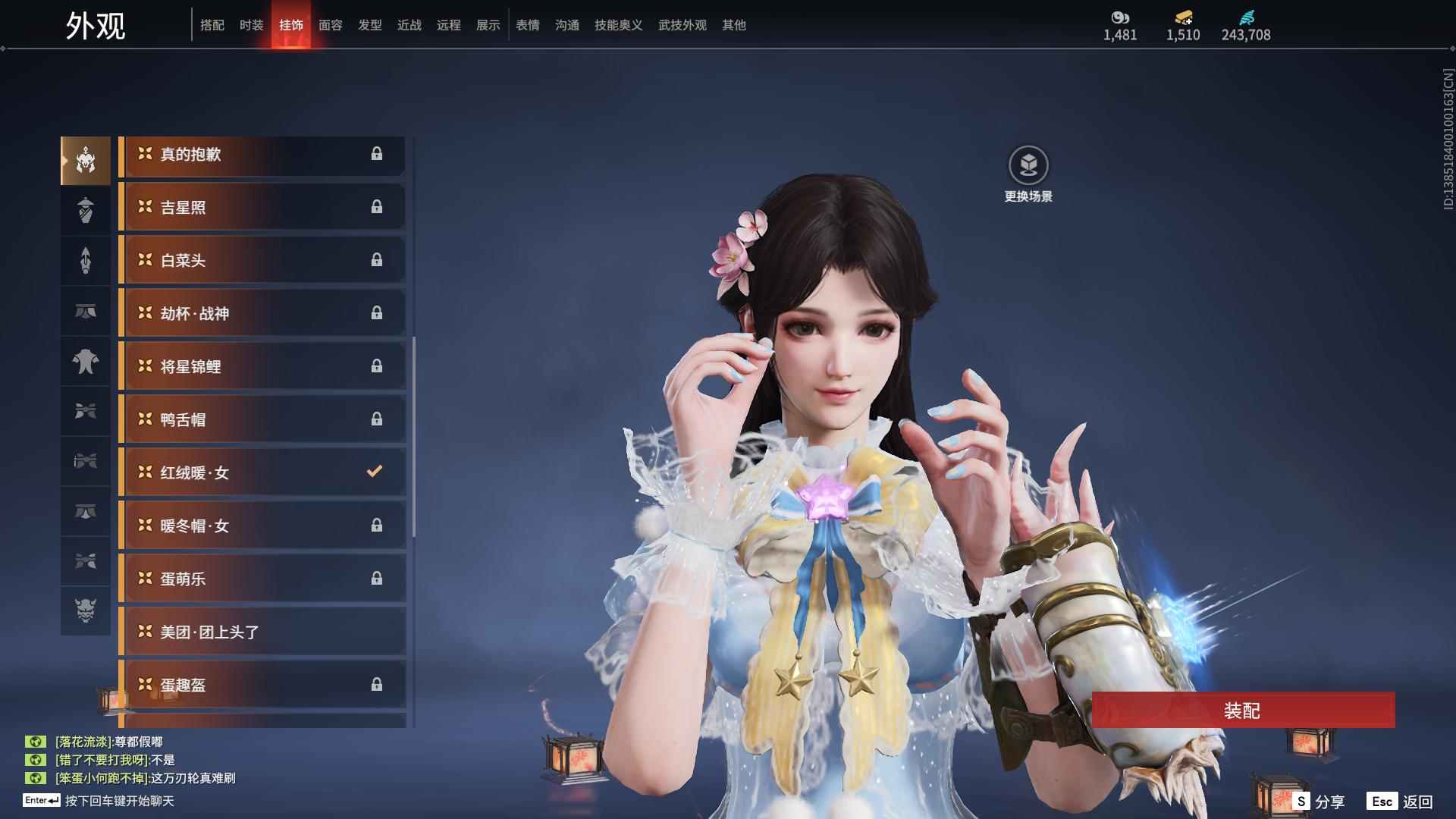Viewport: 1456px width, 819px height.
Task: Choose the 真的抱歉 accessory
Action: click(262, 155)
